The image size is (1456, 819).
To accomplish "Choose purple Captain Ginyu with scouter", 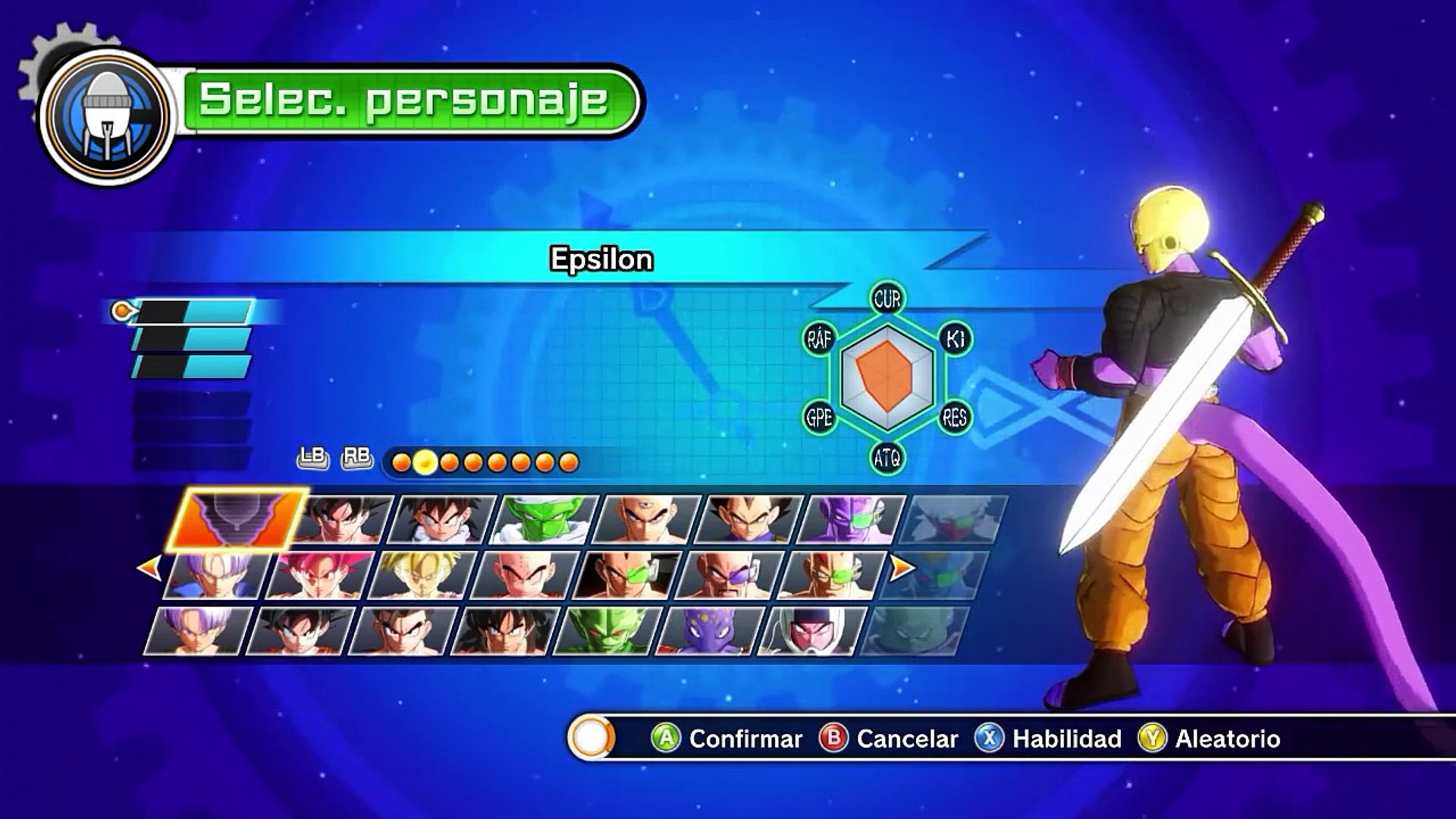I will [852, 519].
